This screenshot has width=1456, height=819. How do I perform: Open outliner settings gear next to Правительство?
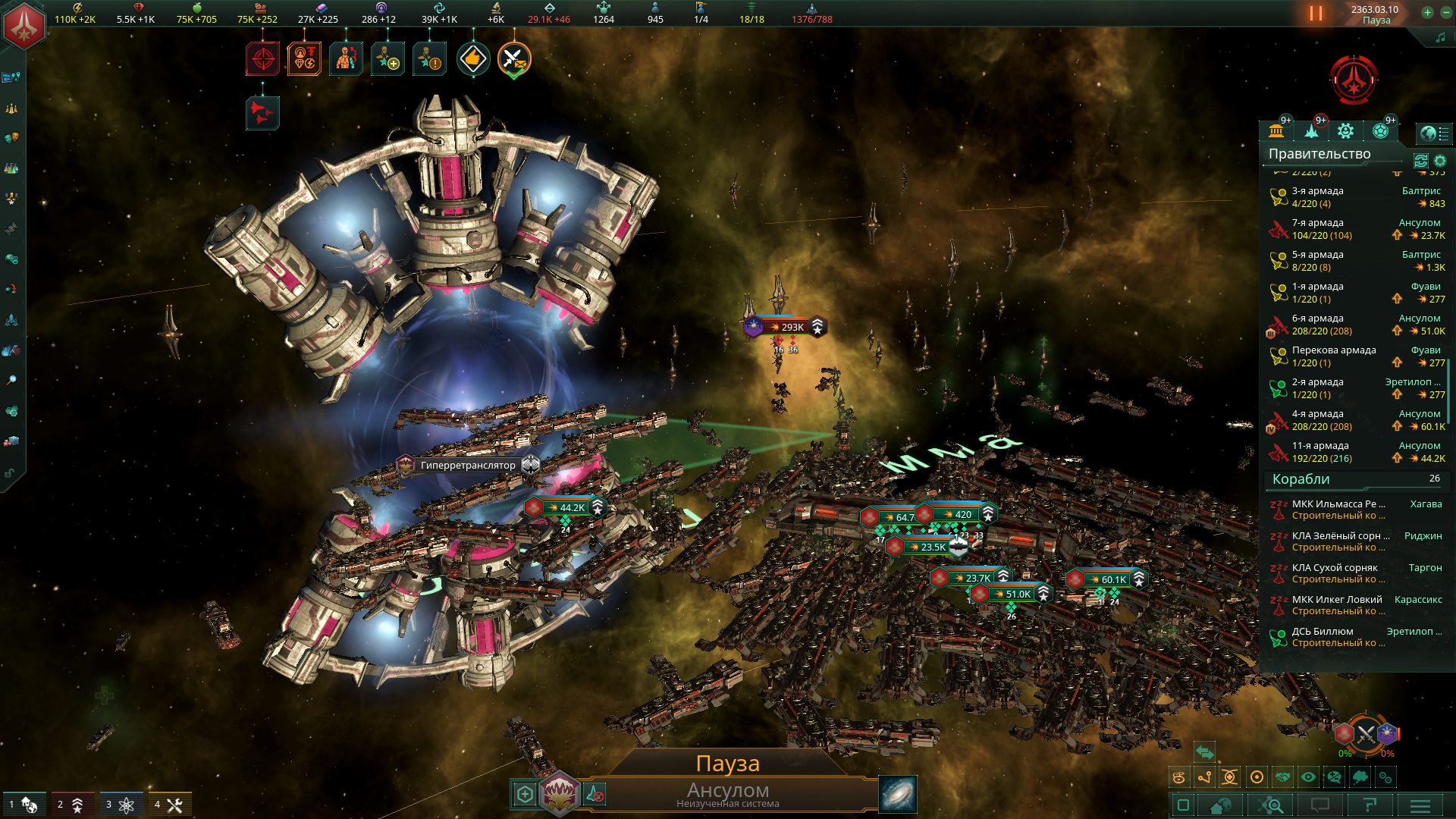(1440, 161)
